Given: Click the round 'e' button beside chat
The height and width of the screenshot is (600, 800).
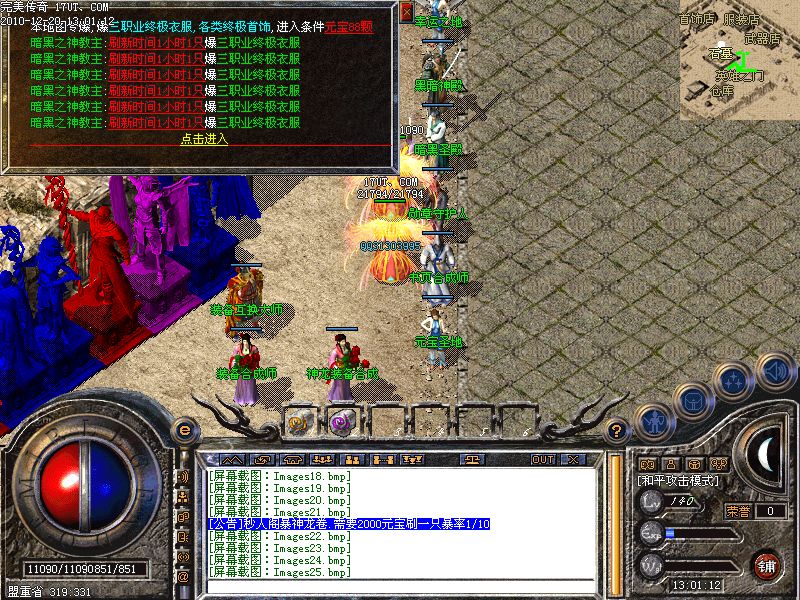Looking at the screenshot, I should [183, 430].
